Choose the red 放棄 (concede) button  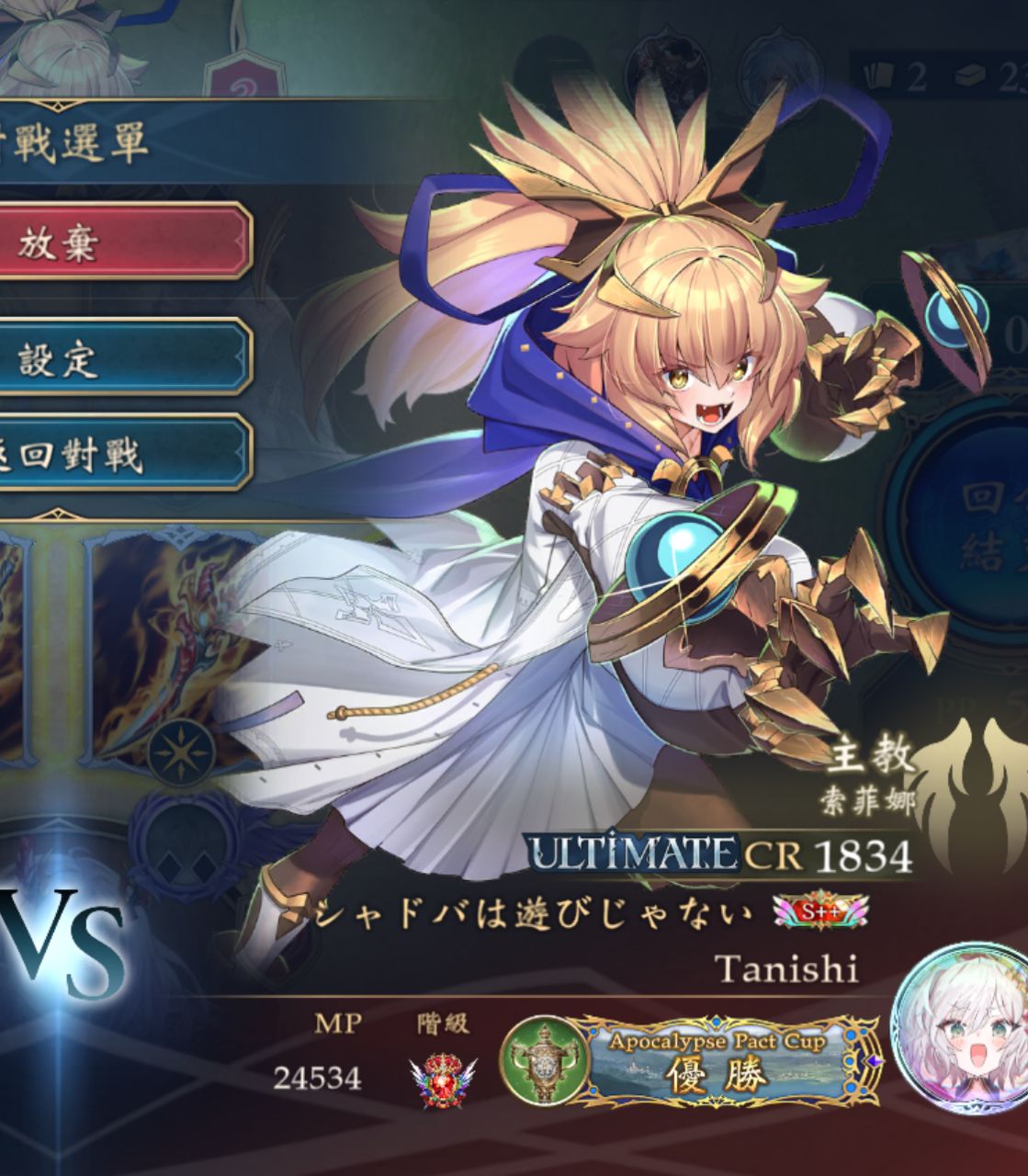(119, 242)
